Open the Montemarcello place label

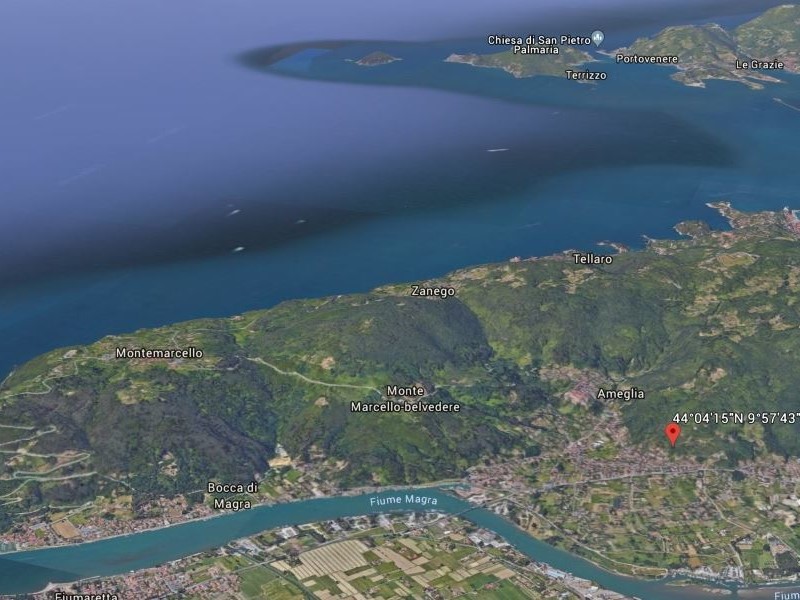[x=159, y=353]
